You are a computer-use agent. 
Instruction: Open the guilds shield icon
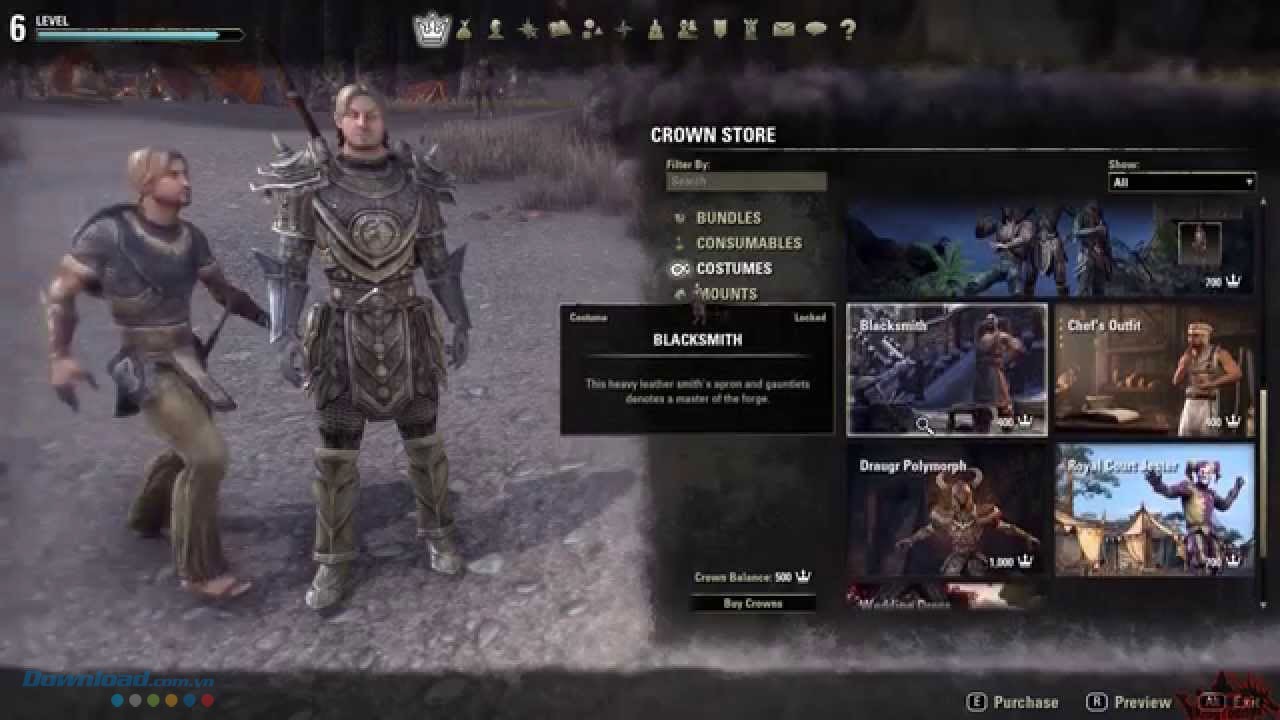(x=719, y=30)
